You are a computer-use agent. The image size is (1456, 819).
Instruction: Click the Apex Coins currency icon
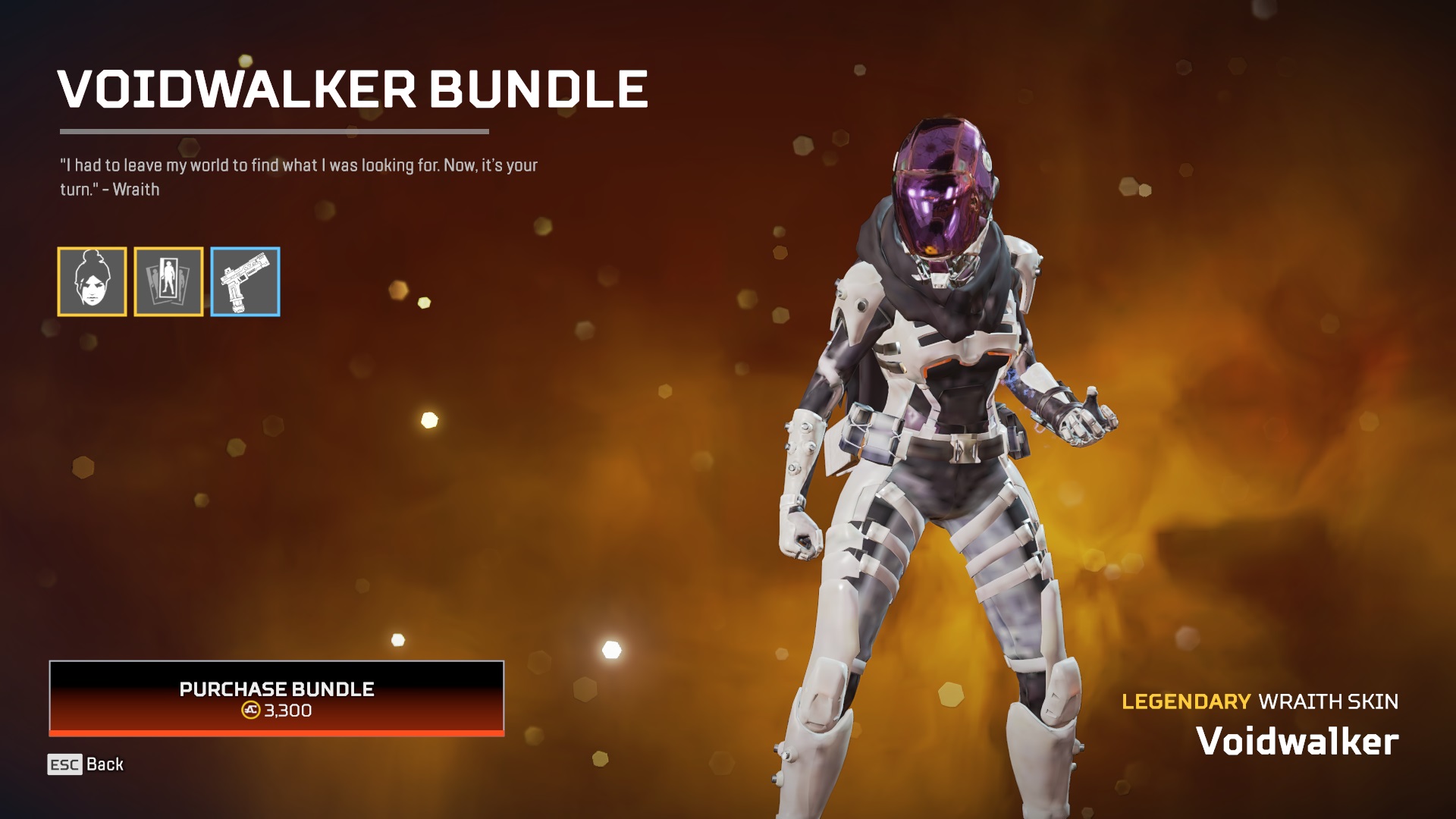pyautogui.click(x=253, y=711)
